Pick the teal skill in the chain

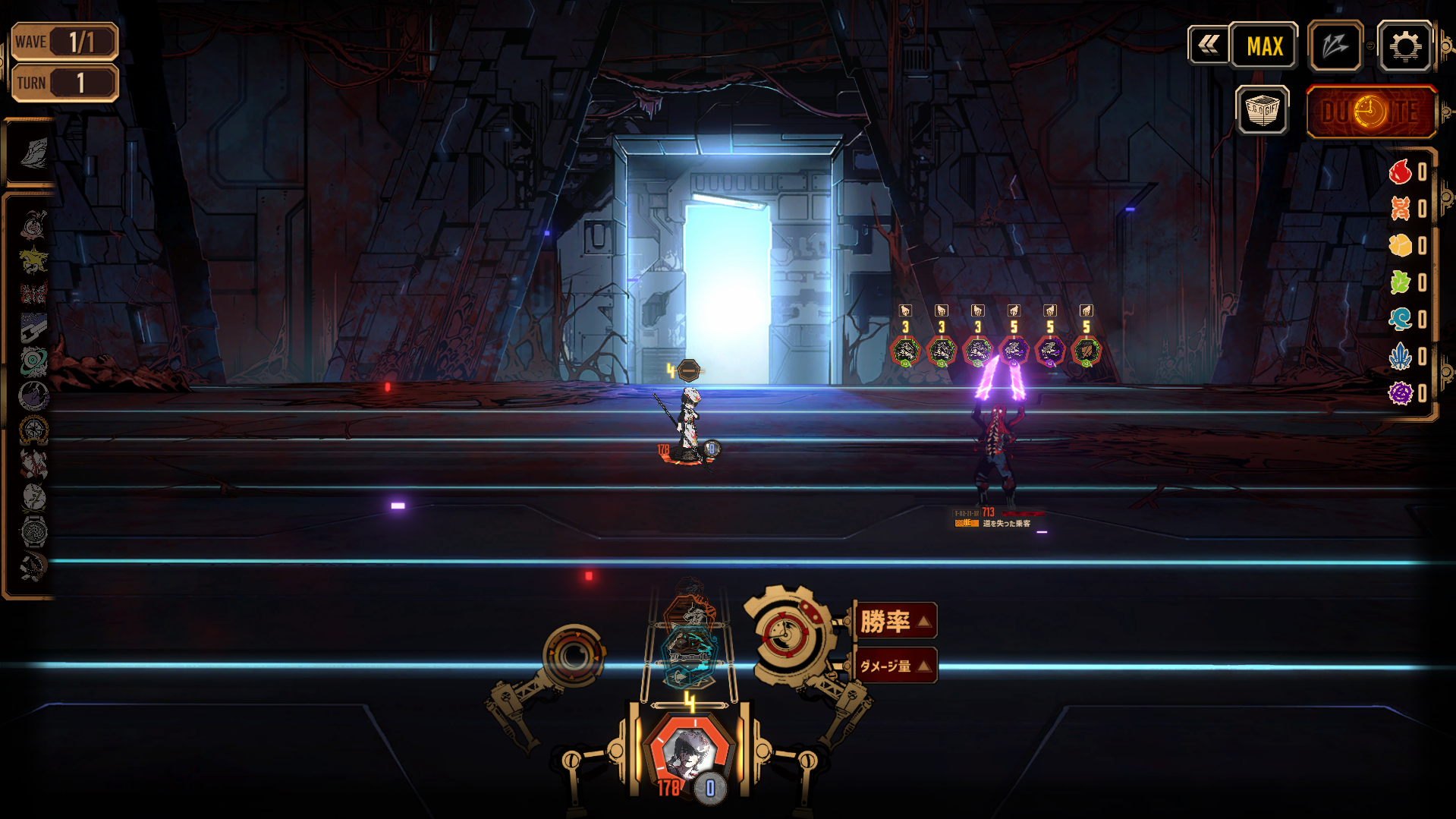[x=689, y=651]
